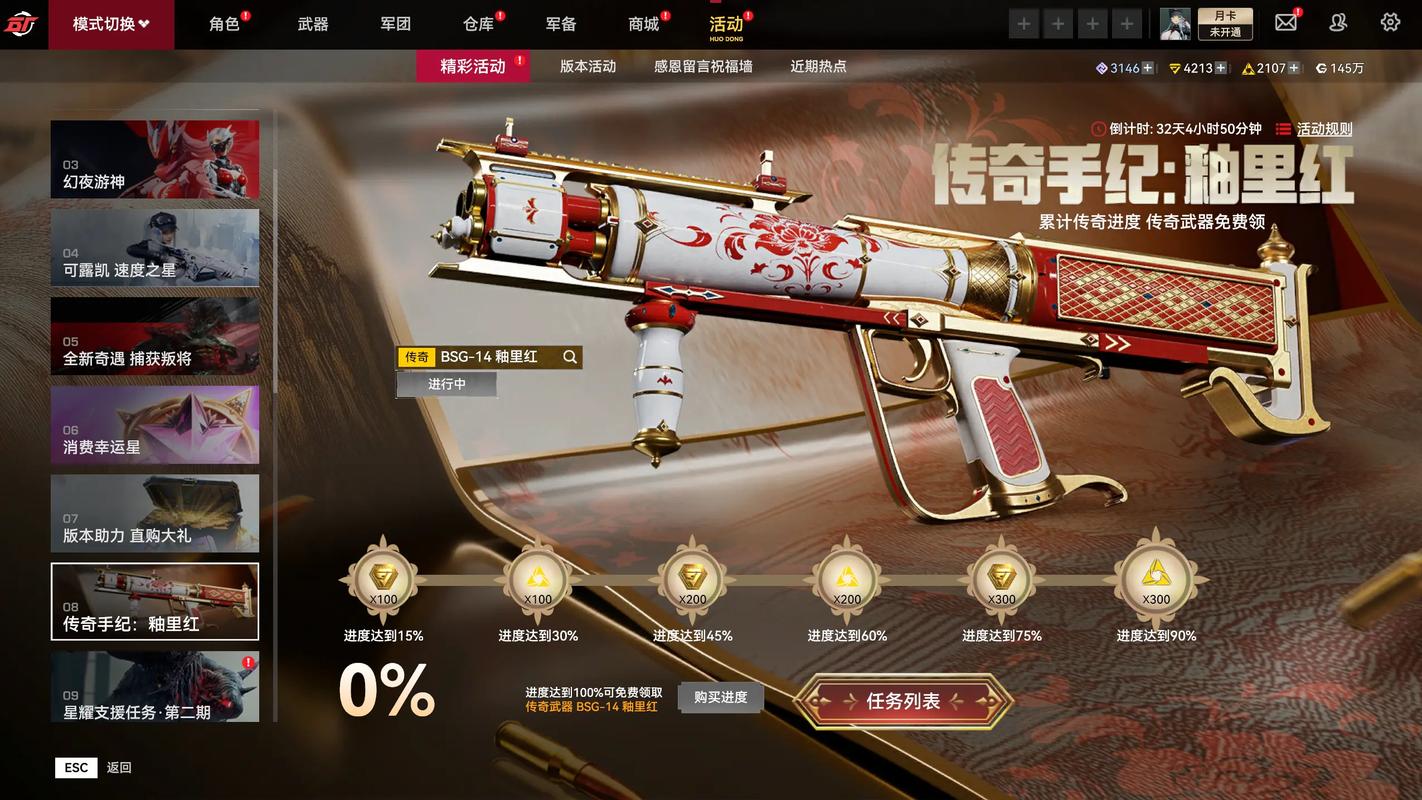1422x800 pixels.
Task: Open the 任务列表 task list
Action: click(903, 702)
